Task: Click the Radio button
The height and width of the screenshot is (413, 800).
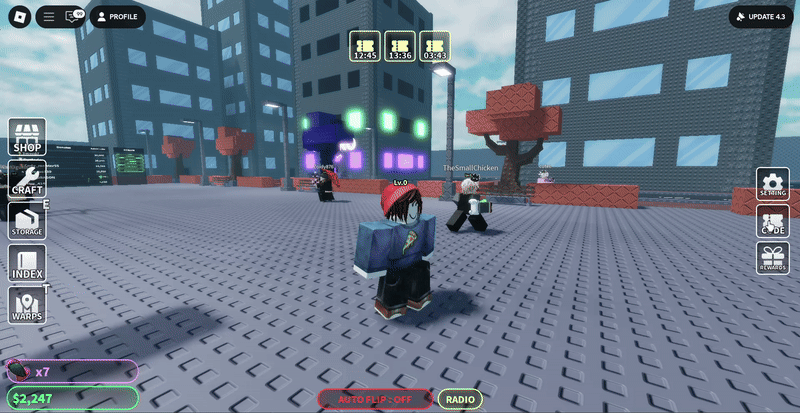Action: tap(460, 399)
